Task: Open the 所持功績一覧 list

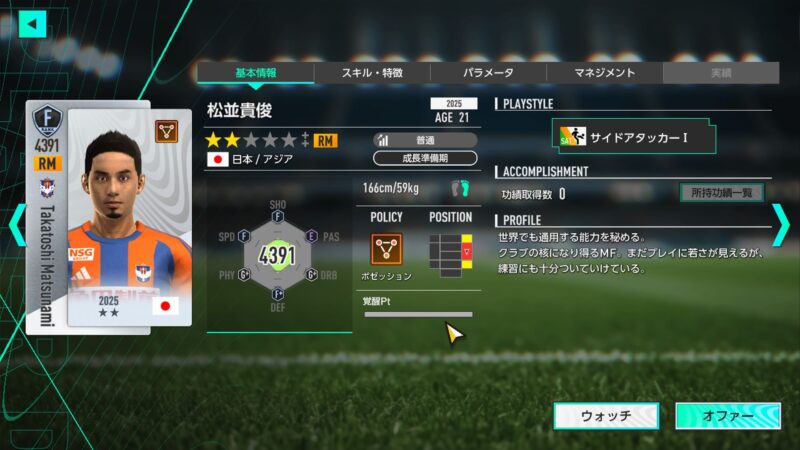Action: tap(721, 193)
